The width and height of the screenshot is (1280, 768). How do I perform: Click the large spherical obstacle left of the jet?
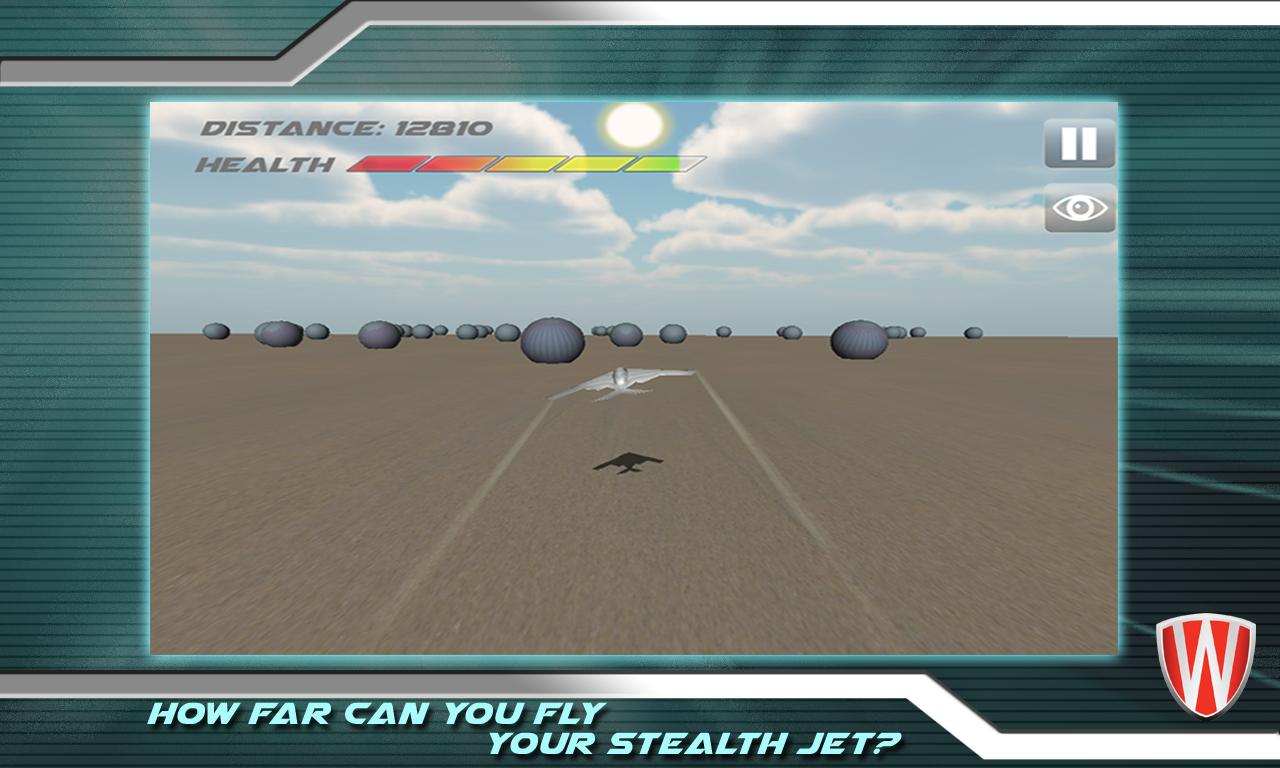[x=551, y=342]
